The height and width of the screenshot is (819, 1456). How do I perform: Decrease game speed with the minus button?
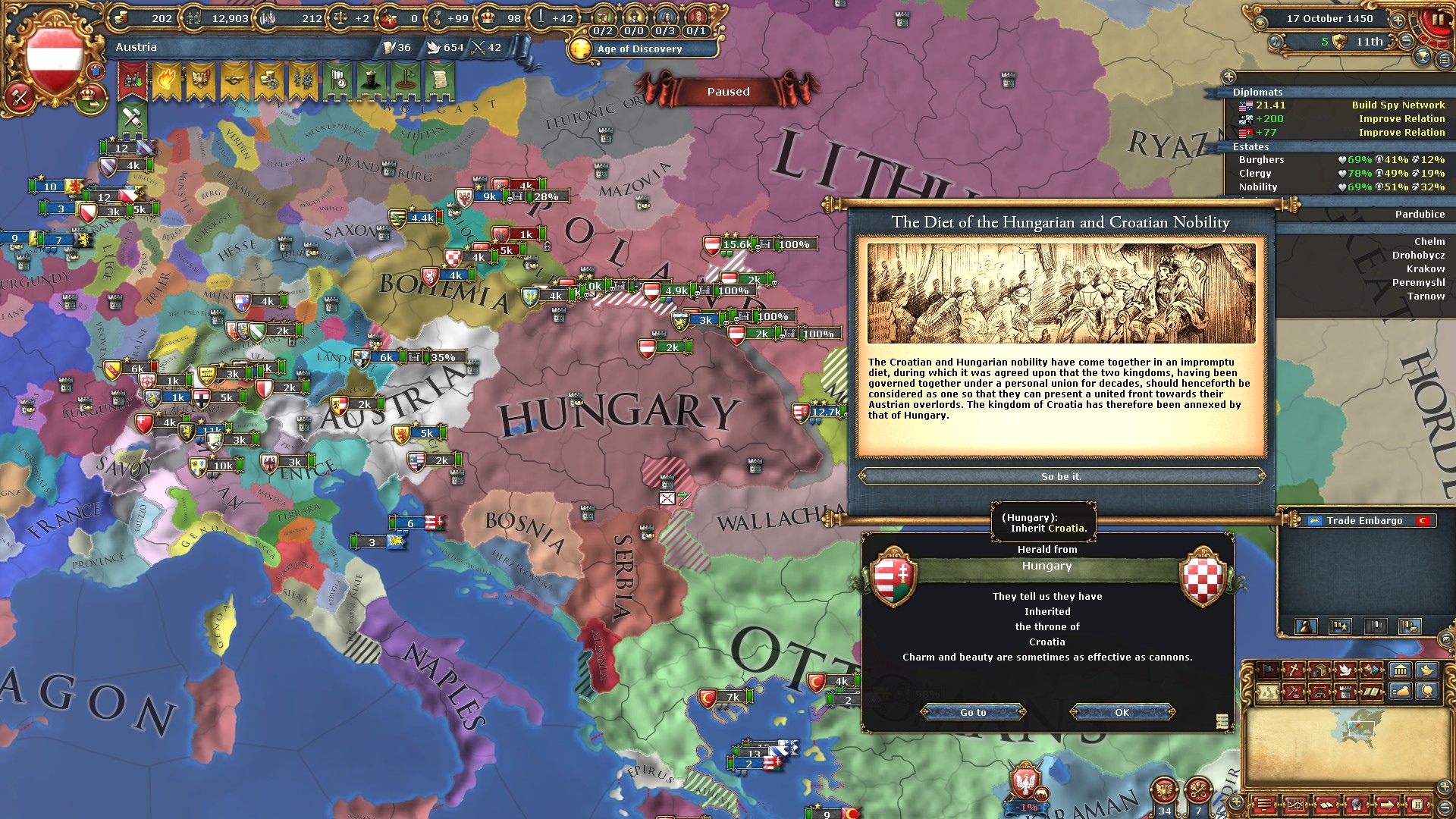click(x=1406, y=41)
